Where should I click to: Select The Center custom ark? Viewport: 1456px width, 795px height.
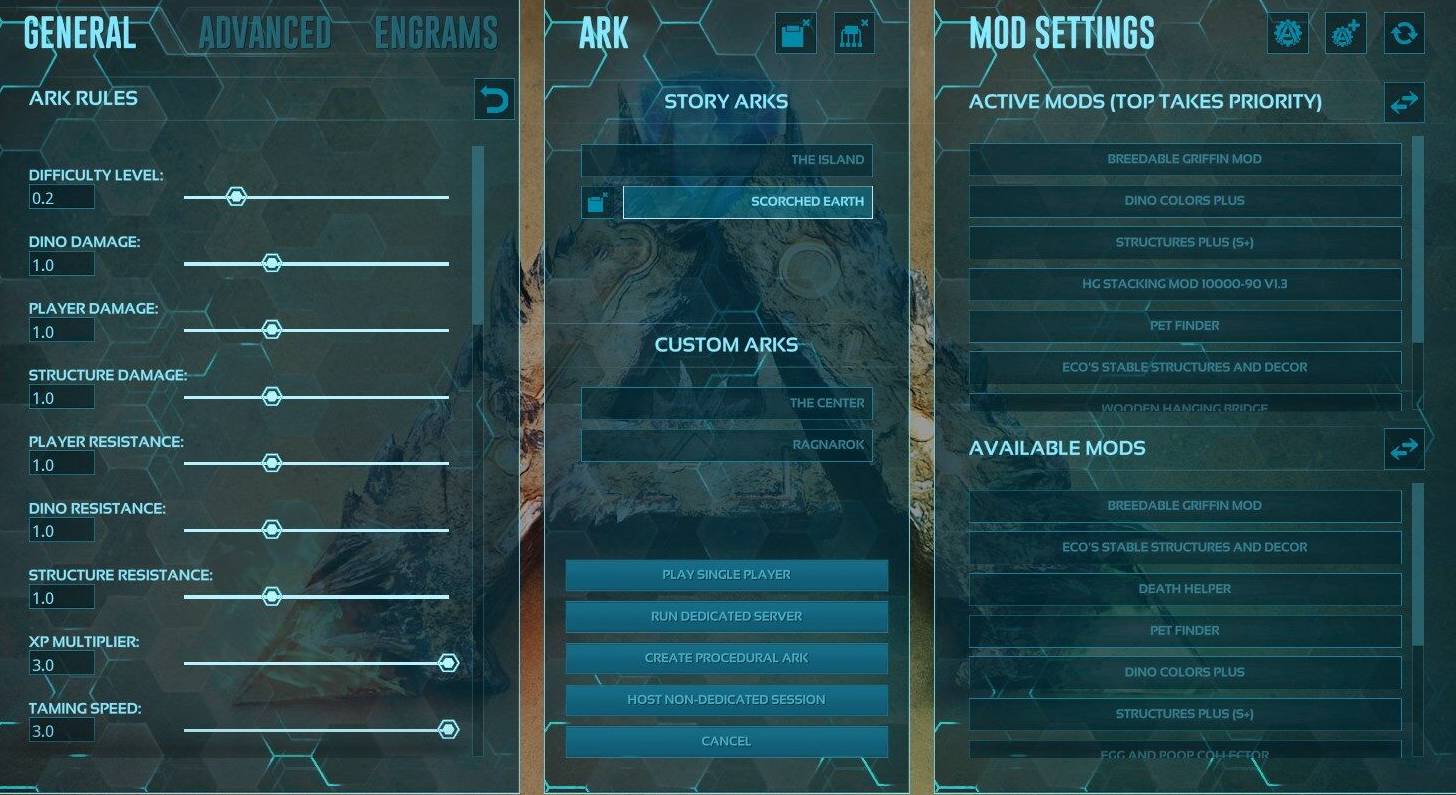[x=727, y=402]
